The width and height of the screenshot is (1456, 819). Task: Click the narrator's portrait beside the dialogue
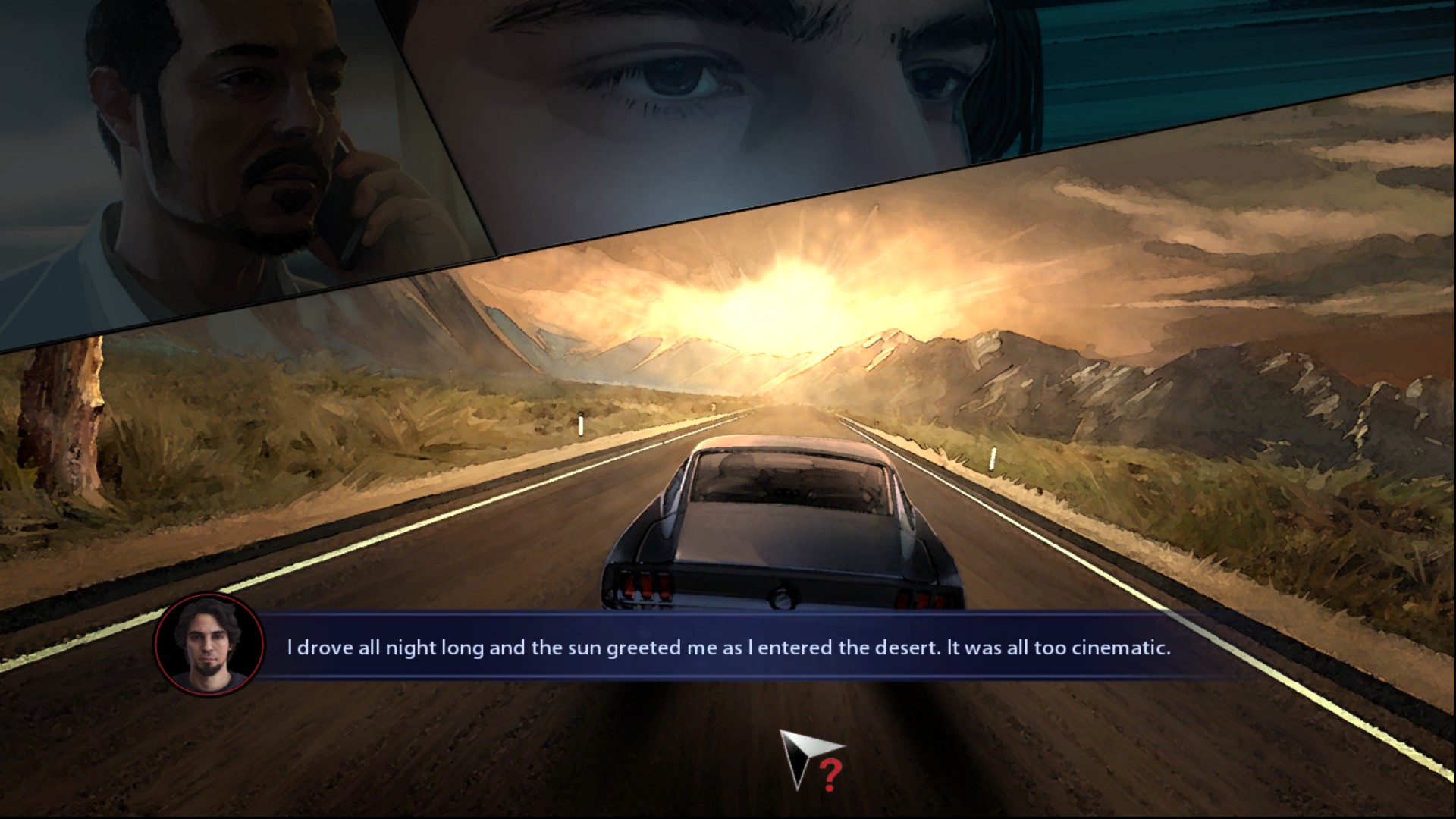point(209,645)
